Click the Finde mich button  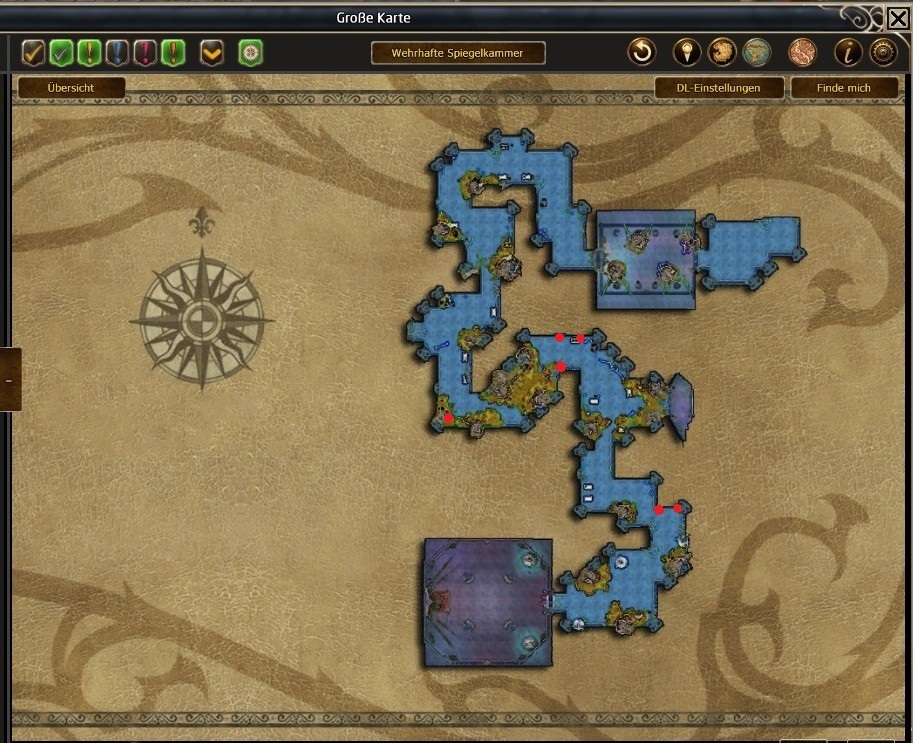[x=844, y=88]
